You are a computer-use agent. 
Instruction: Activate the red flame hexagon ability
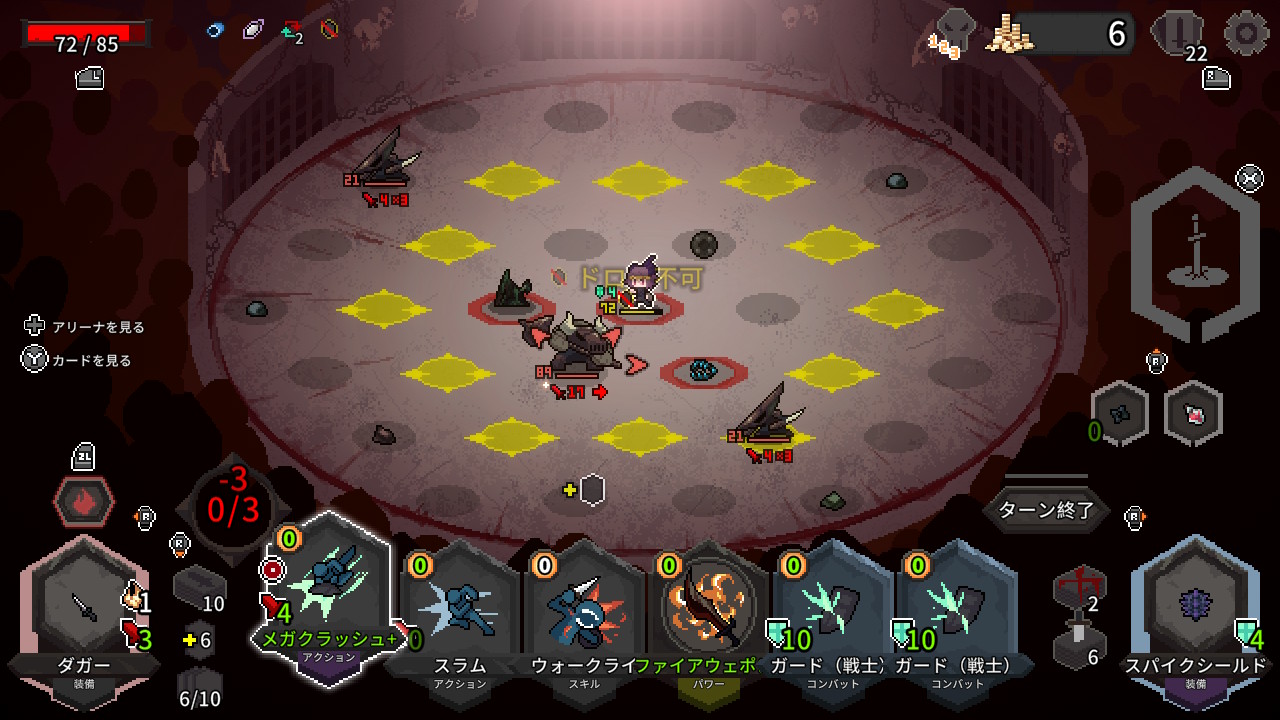[x=84, y=499]
